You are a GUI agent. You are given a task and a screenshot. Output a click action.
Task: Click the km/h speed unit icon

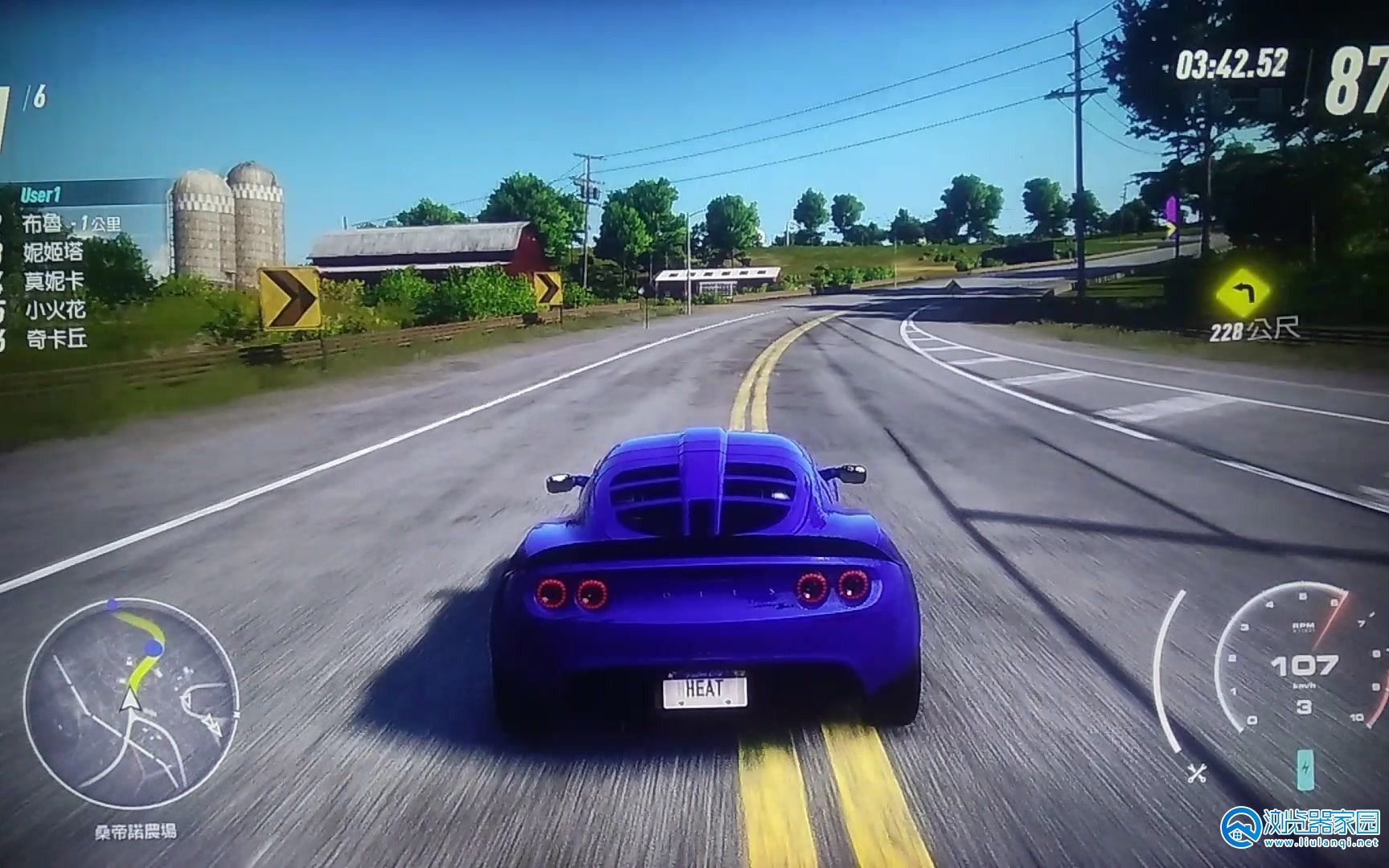(1304, 686)
